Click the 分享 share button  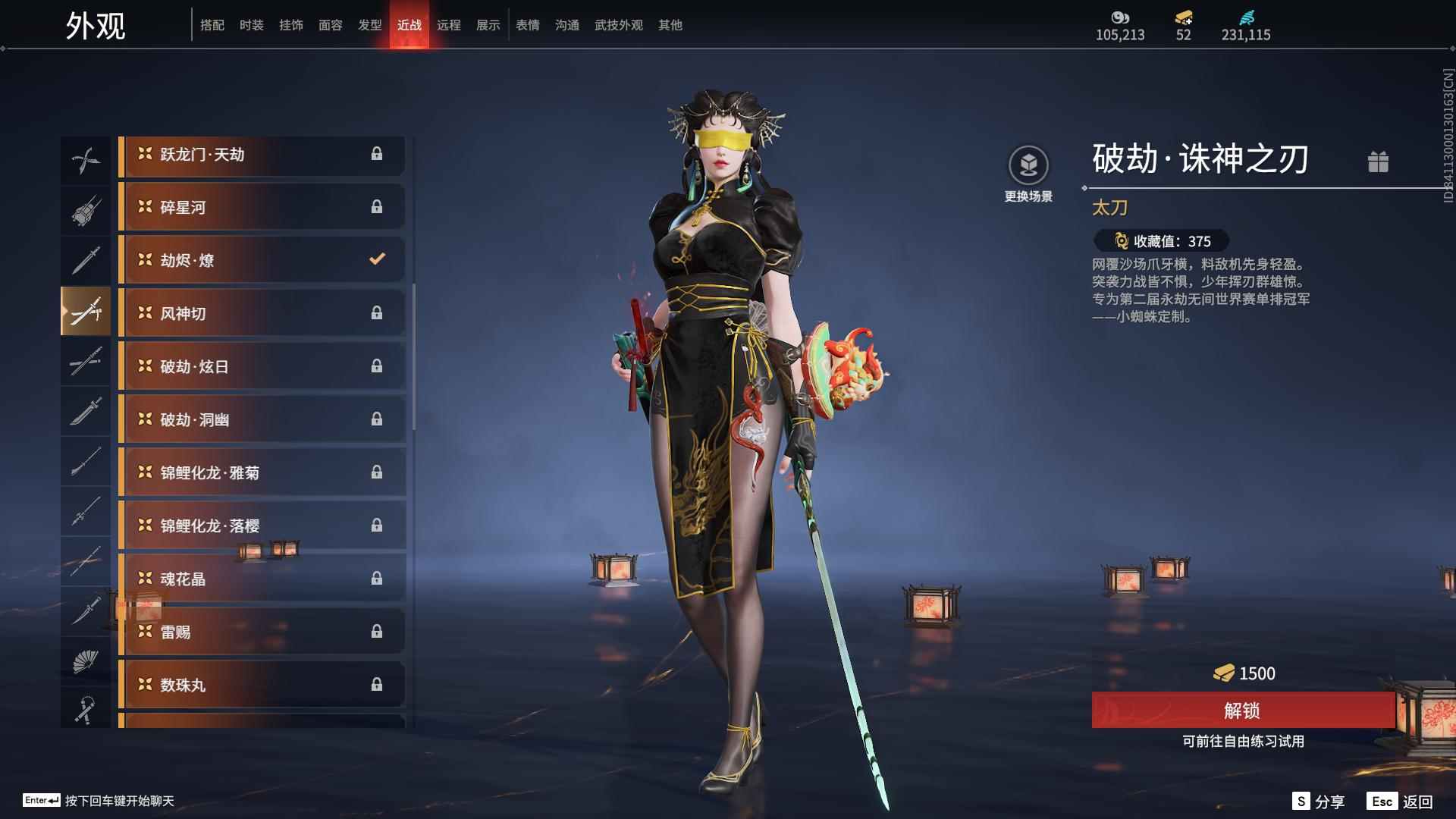click(1319, 802)
